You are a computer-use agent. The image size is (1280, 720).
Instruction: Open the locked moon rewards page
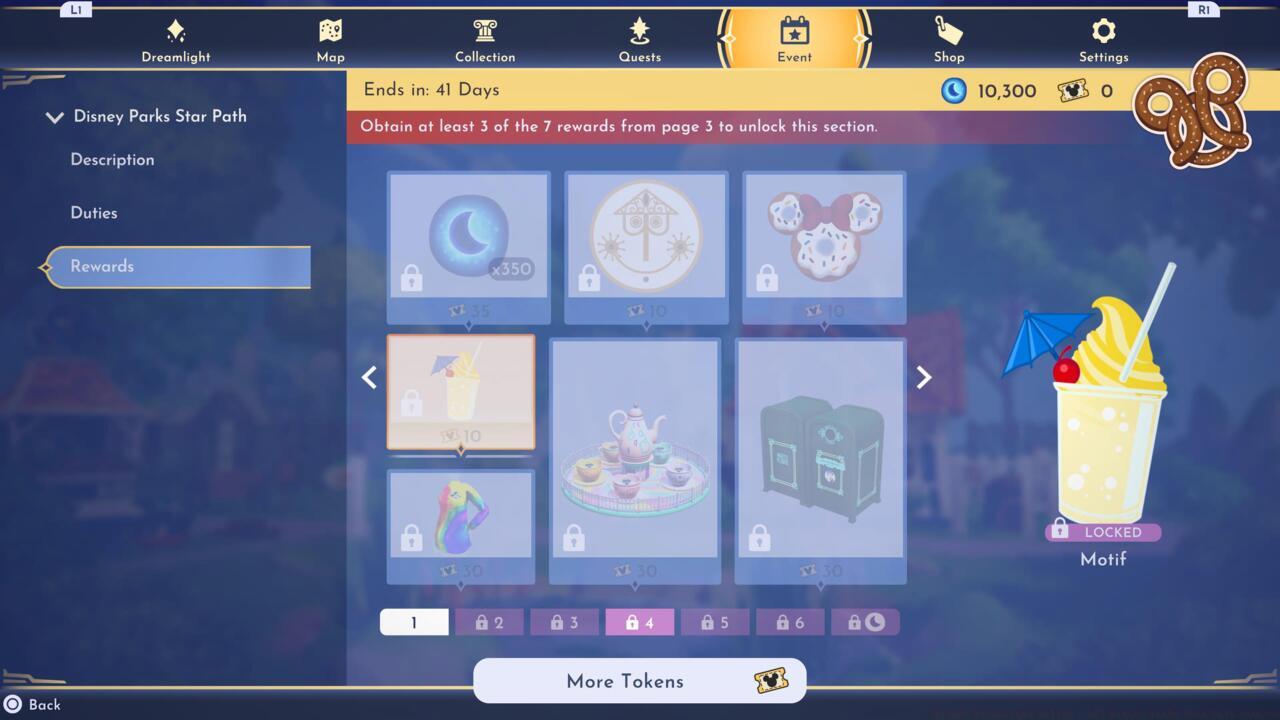[x=866, y=621]
